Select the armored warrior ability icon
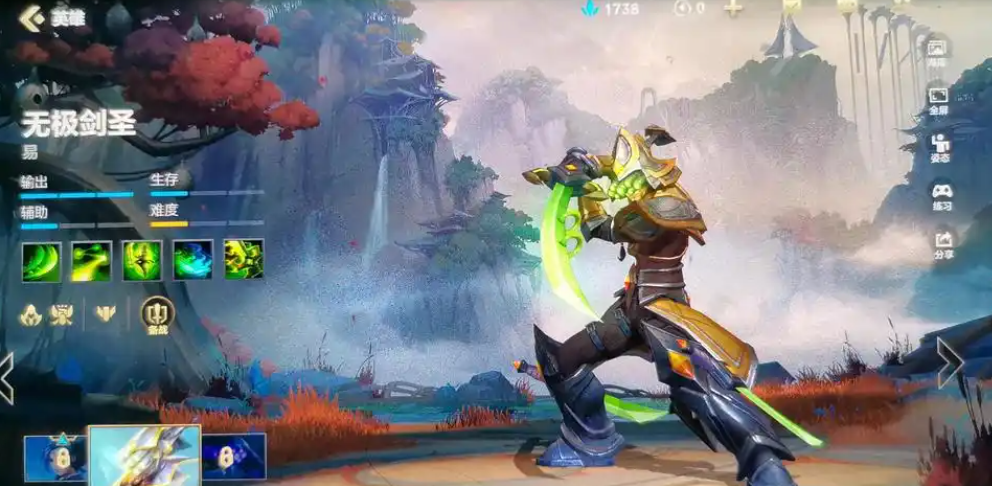The height and width of the screenshot is (486, 992). click(244, 260)
